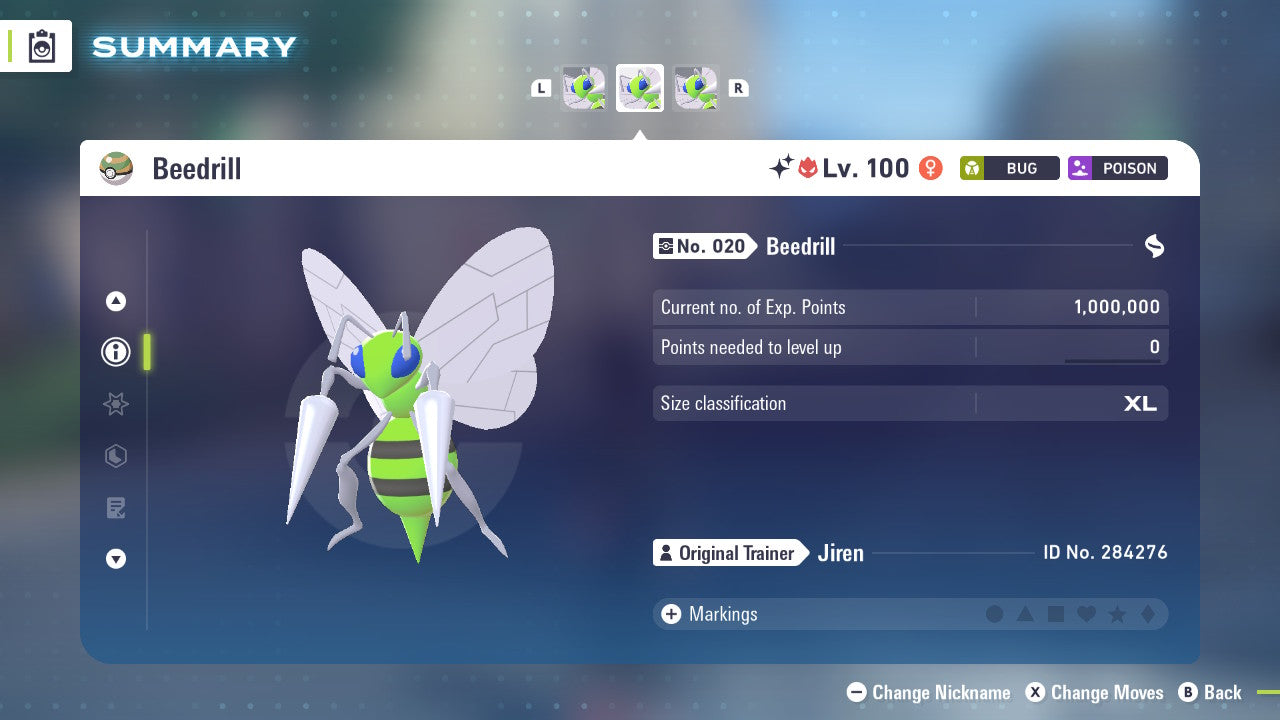Expand the Markings section with plus button
The width and height of the screenshot is (1280, 720).
pyautogui.click(x=670, y=614)
